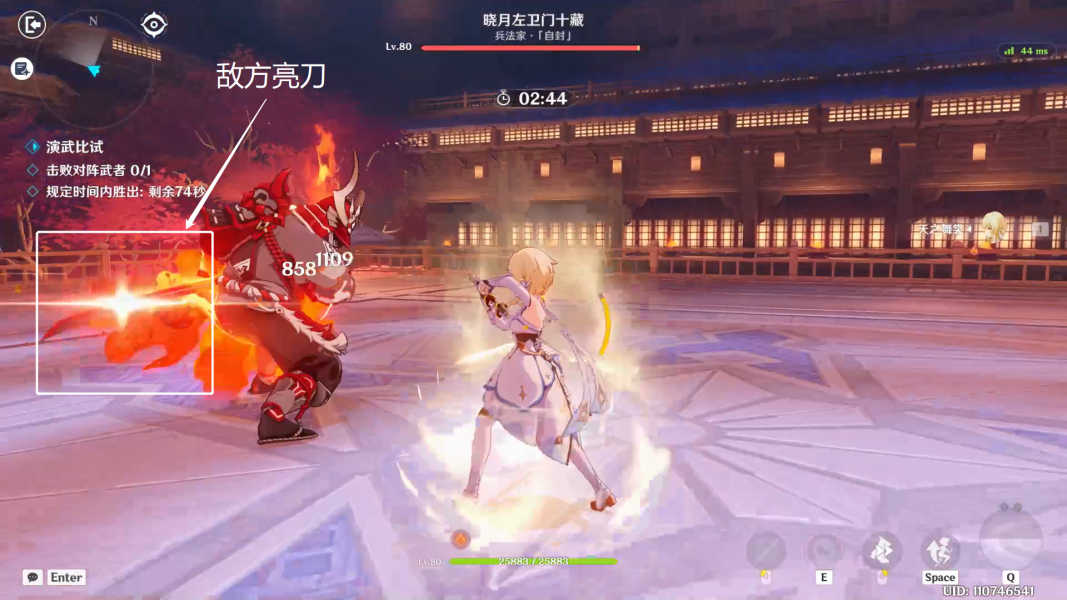Open the chat speech bubble icon
The height and width of the screenshot is (600, 1067).
[33, 577]
